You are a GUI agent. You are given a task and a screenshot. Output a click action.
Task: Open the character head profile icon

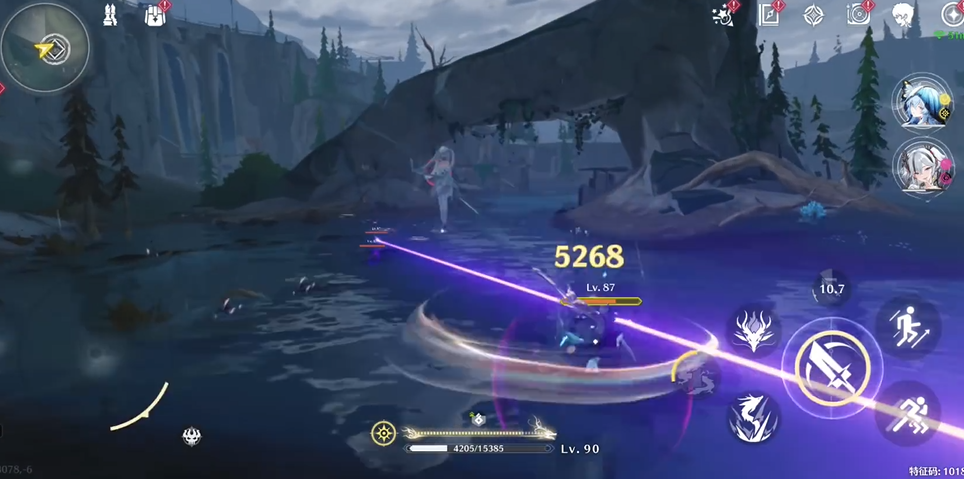click(903, 15)
